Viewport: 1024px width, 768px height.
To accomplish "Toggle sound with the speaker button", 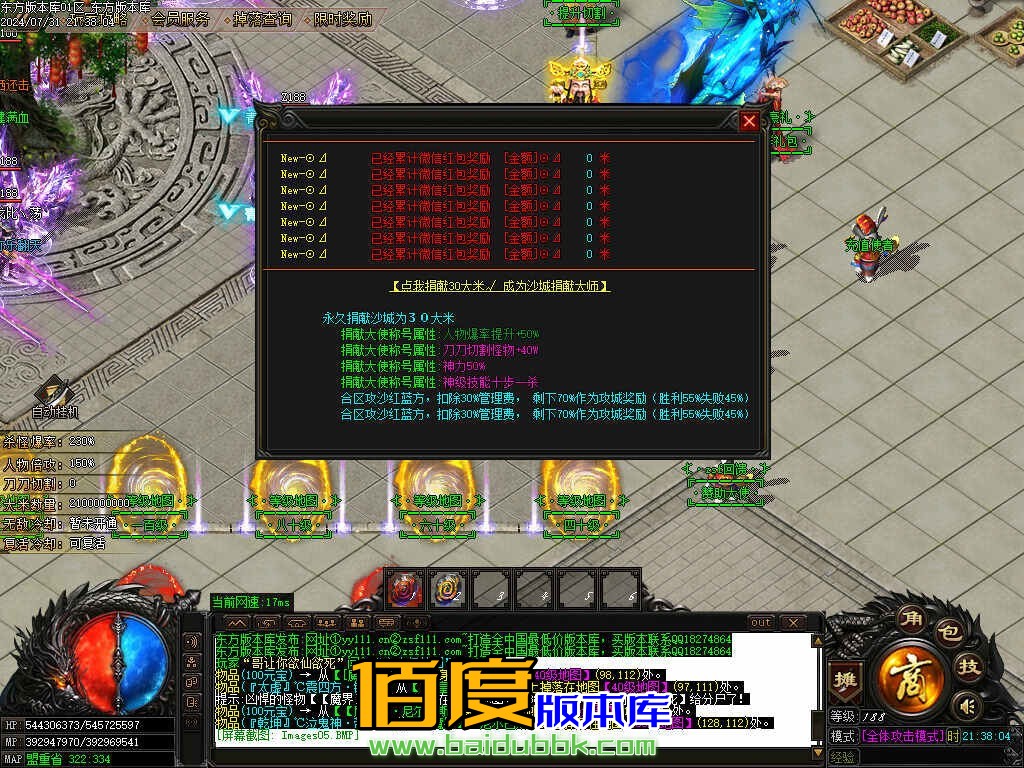I will click(x=965, y=705).
